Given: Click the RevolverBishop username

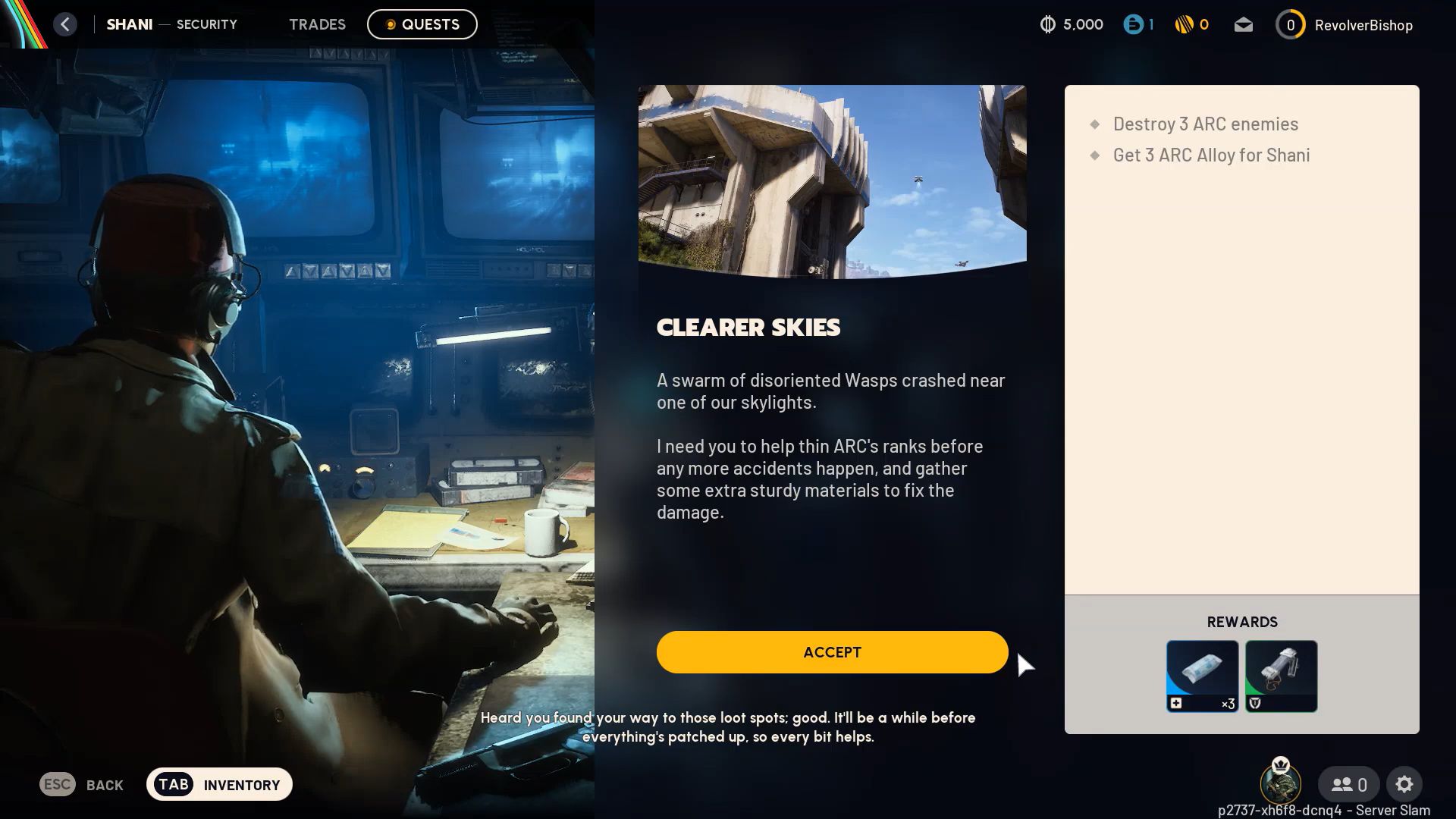Looking at the screenshot, I should pyautogui.click(x=1363, y=24).
